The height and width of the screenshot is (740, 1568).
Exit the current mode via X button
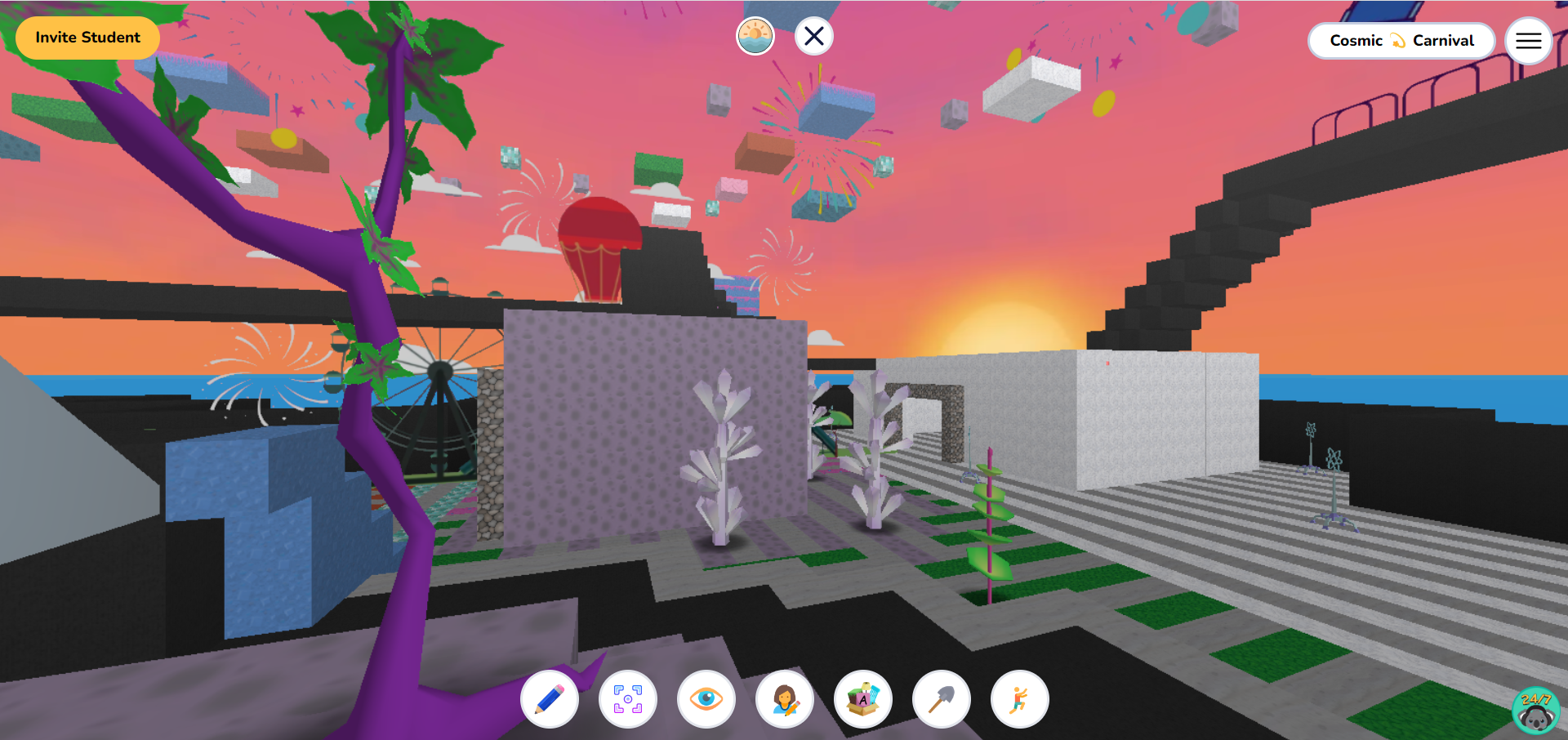(813, 36)
